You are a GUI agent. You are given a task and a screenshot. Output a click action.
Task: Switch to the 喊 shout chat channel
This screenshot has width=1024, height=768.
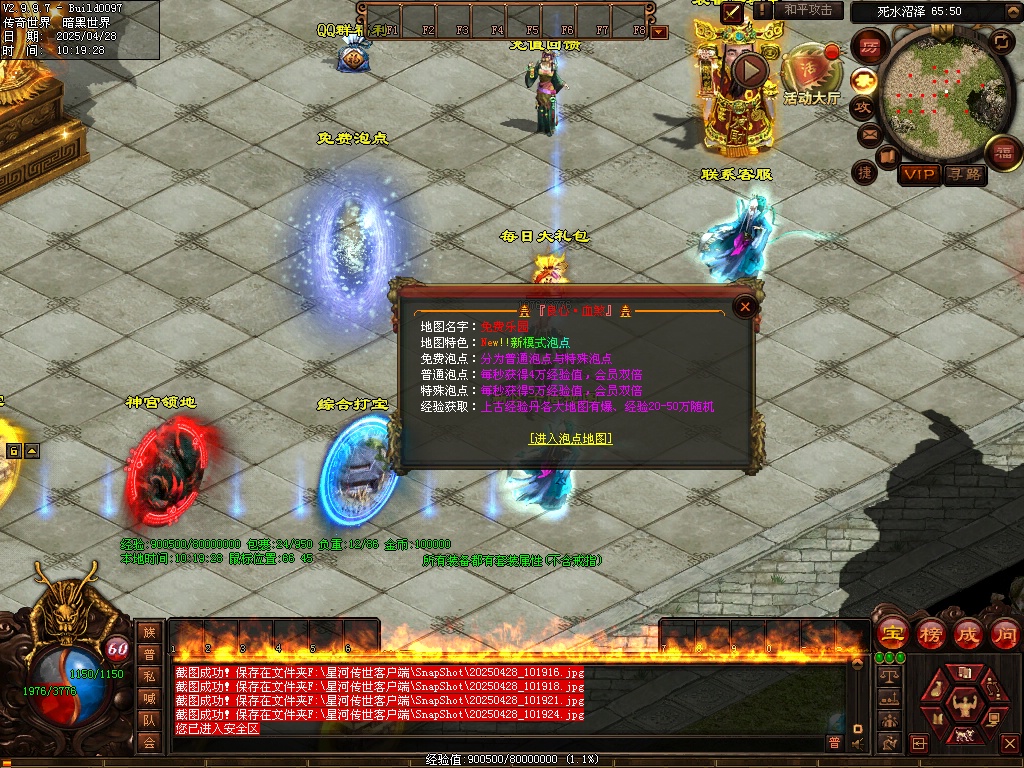149,698
